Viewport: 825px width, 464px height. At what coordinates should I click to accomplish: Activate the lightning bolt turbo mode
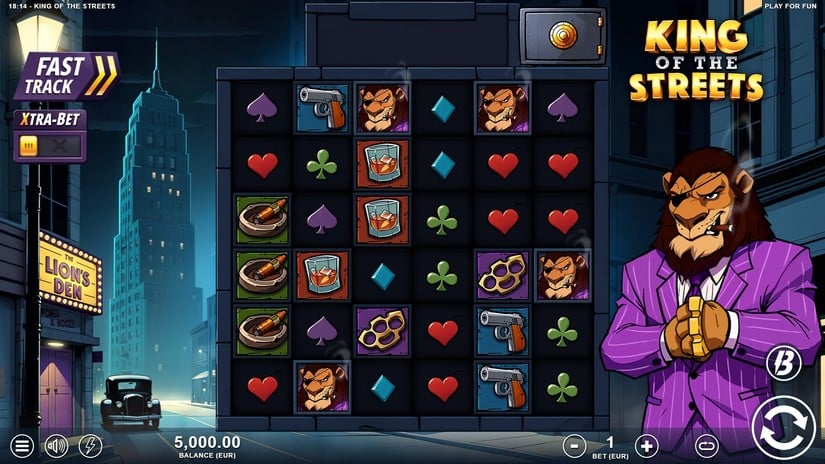coord(90,446)
